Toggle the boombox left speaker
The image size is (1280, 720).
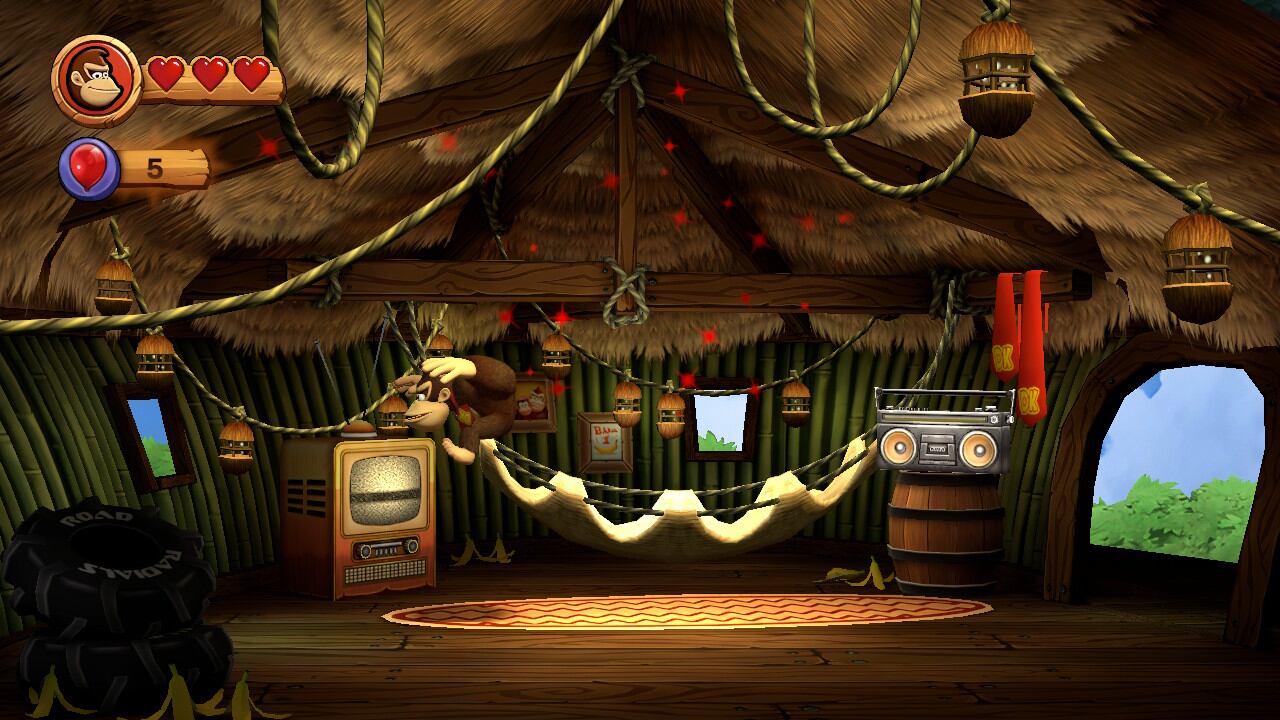coord(899,447)
